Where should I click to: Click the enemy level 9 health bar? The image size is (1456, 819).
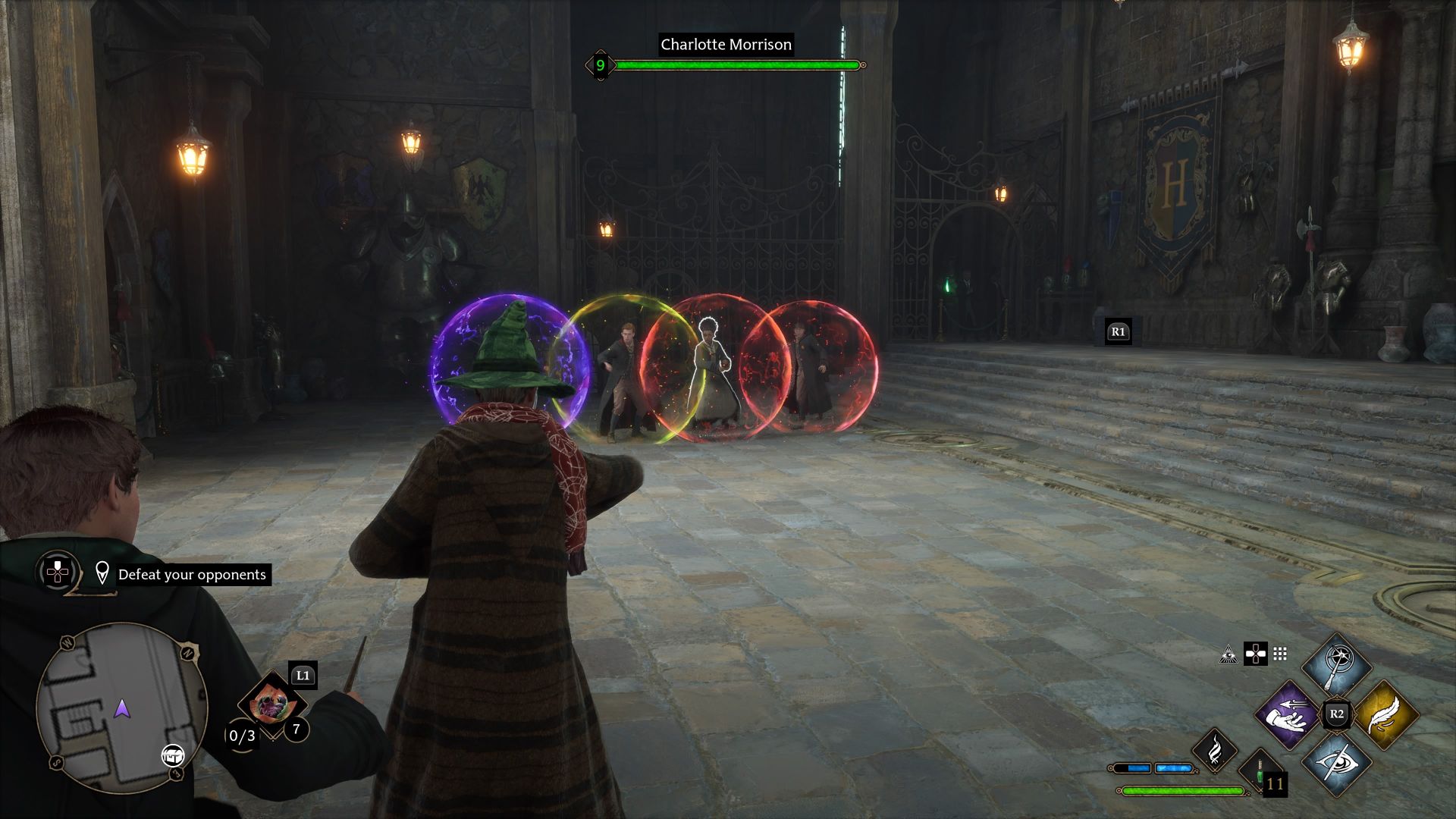click(736, 65)
